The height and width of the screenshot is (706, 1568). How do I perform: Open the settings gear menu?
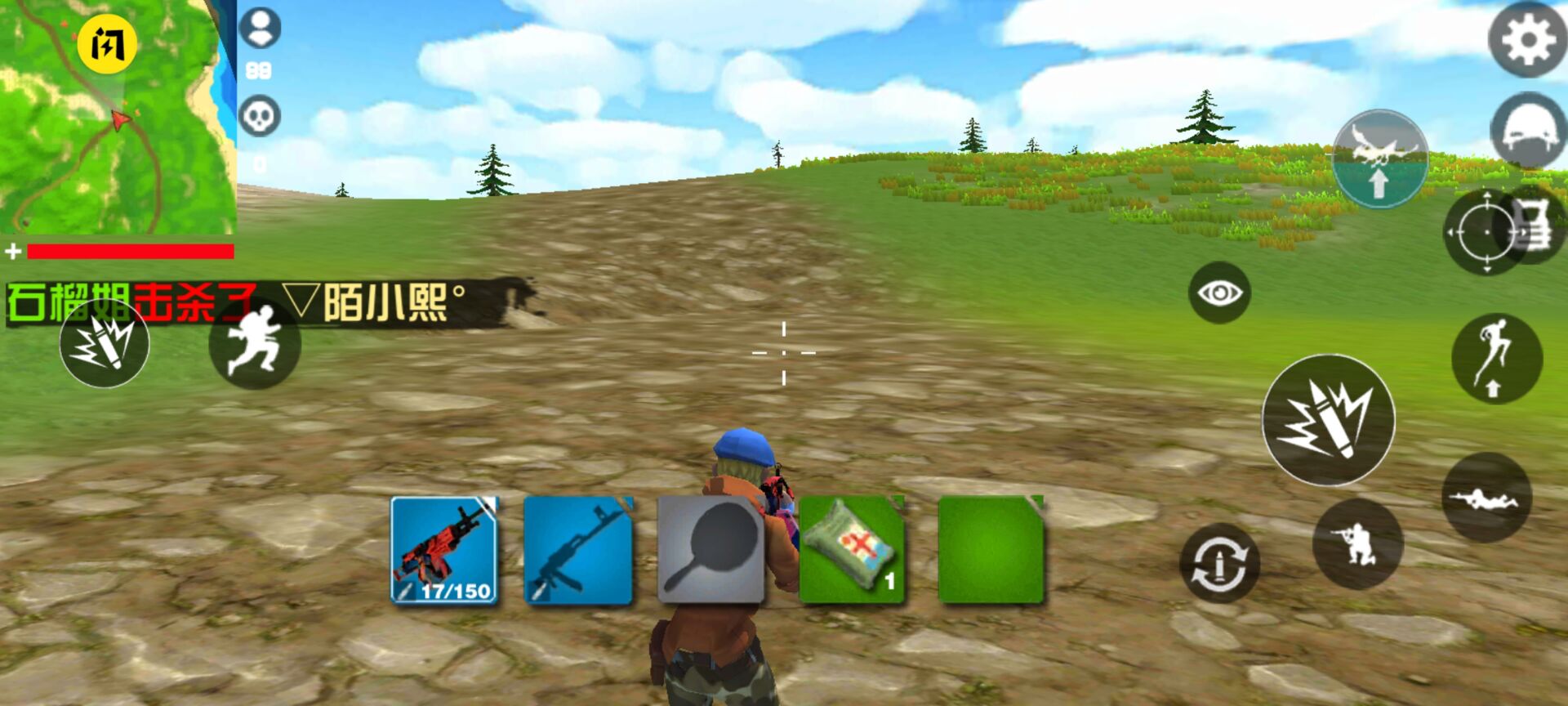(1526, 39)
